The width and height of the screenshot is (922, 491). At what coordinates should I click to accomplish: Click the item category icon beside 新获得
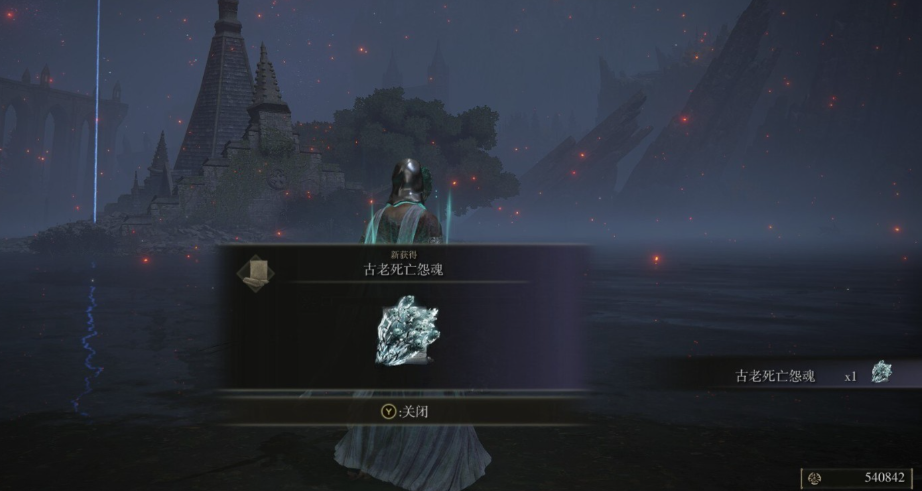pos(255,270)
